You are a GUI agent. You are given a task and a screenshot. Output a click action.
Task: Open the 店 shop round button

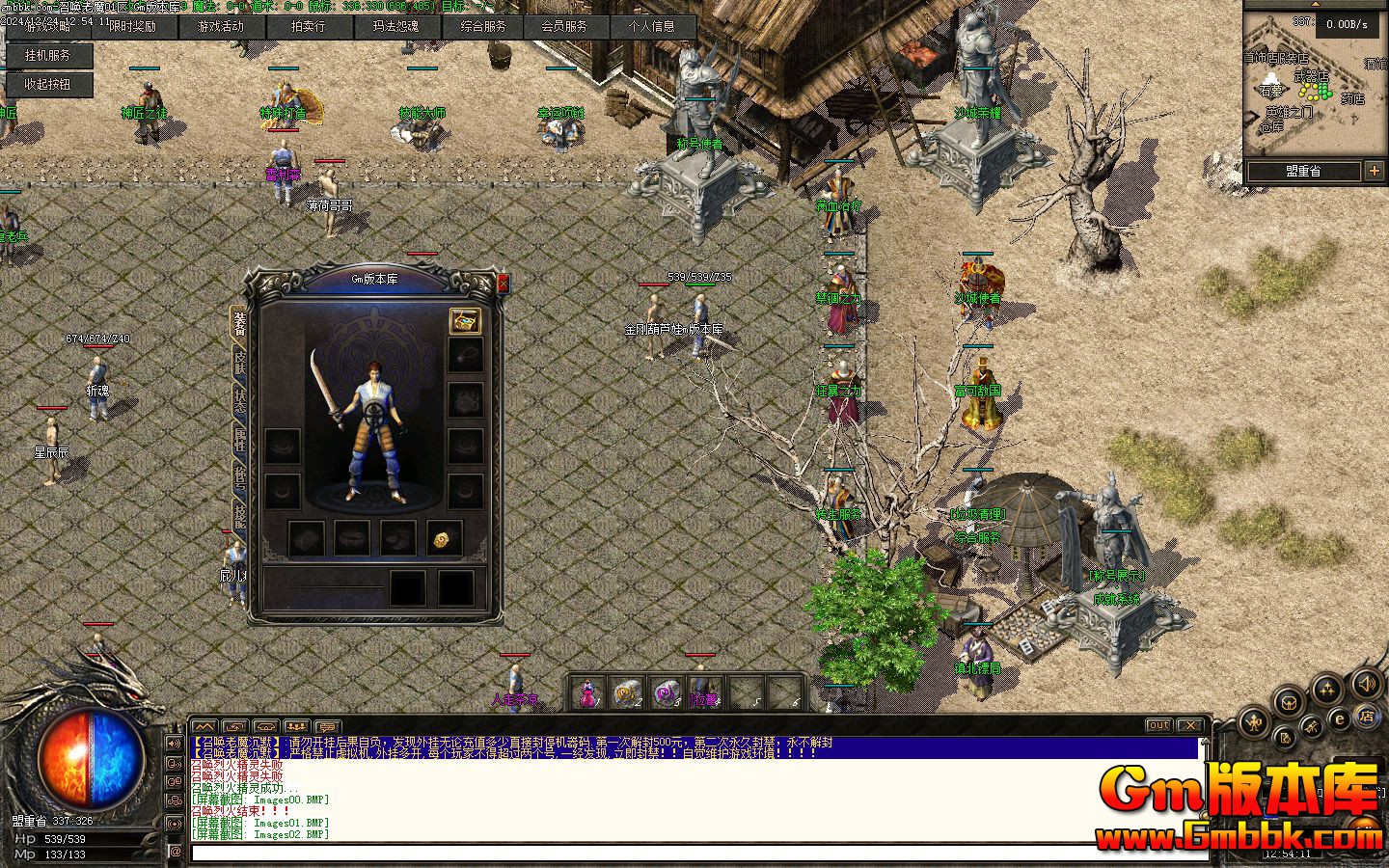pos(1366,716)
